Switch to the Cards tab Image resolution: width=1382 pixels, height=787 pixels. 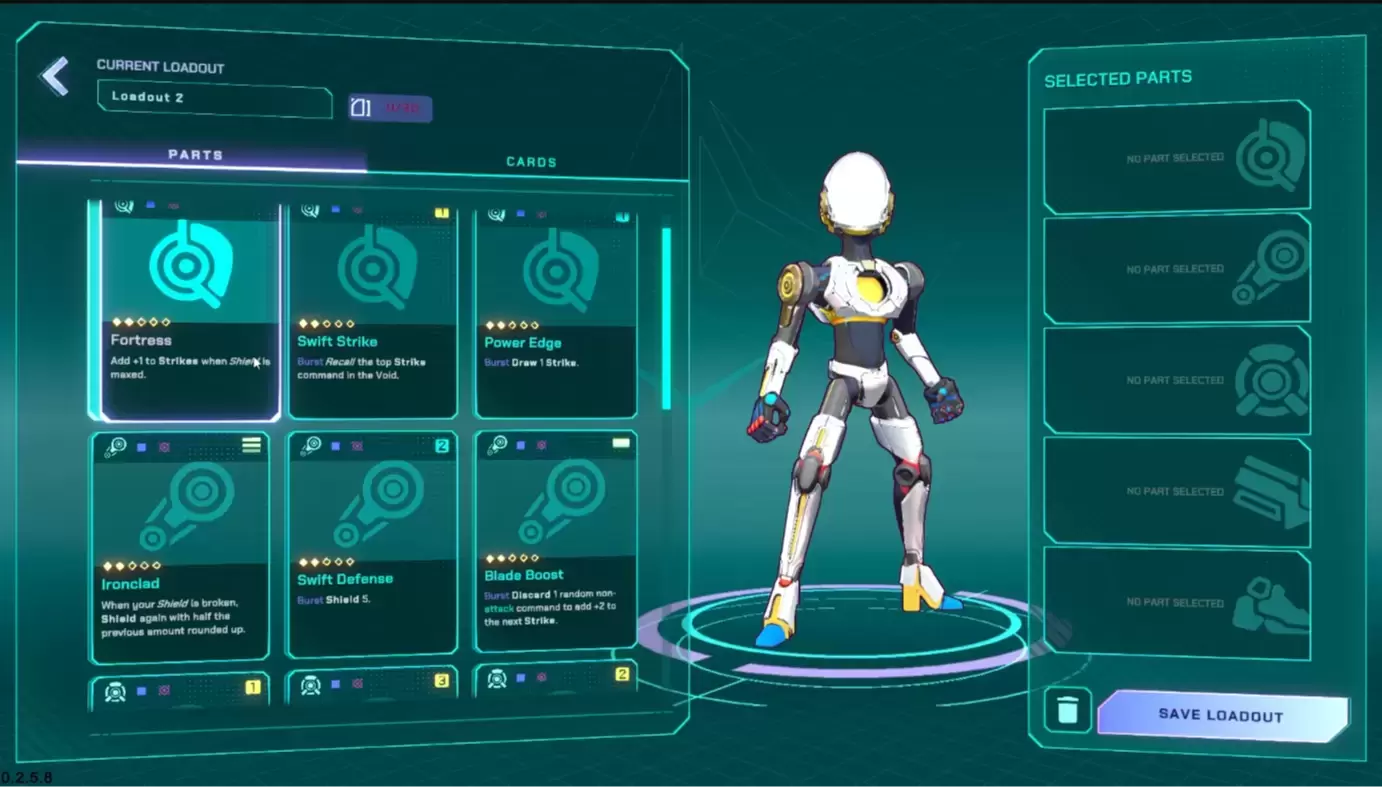click(530, 162)
